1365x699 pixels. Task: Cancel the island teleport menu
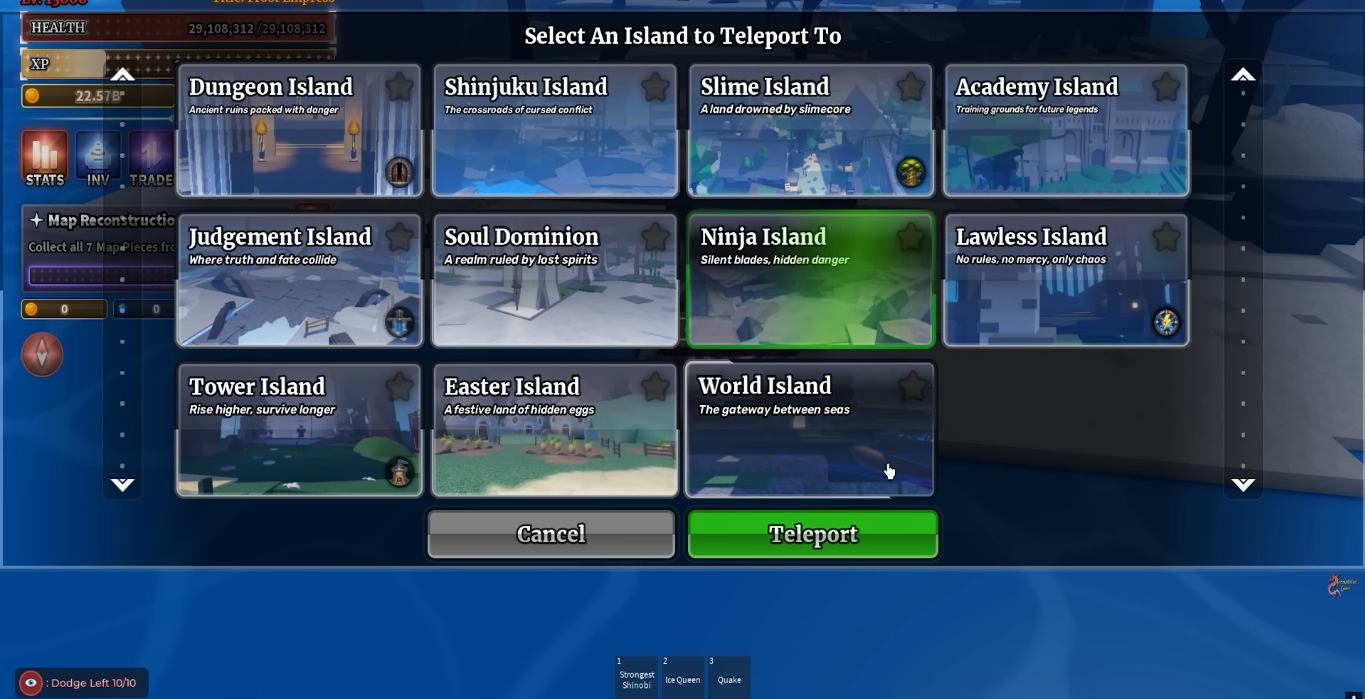[x=551, y=534]
